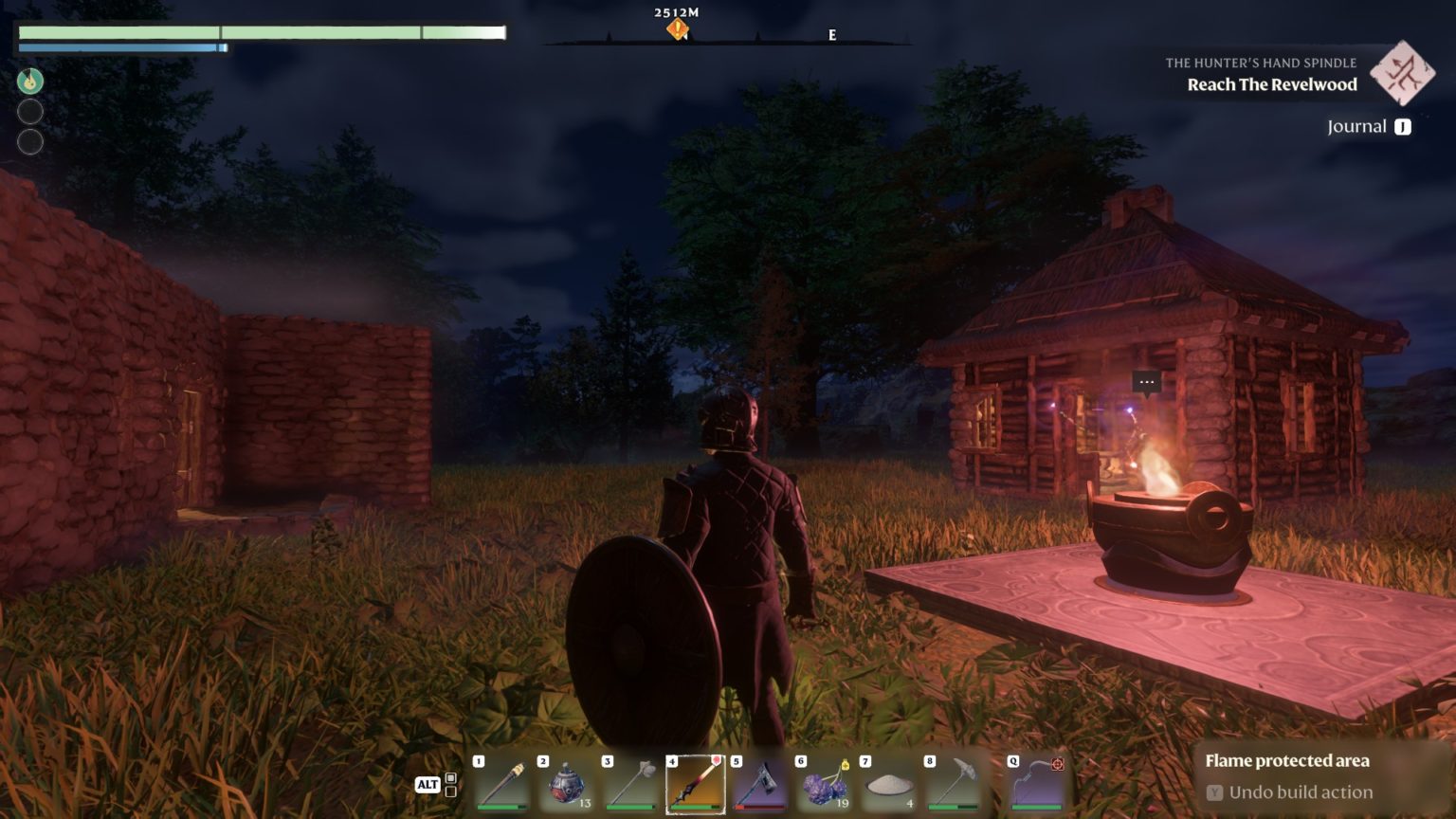Select the white powder pile in slot 7

(x=888, y=785)
